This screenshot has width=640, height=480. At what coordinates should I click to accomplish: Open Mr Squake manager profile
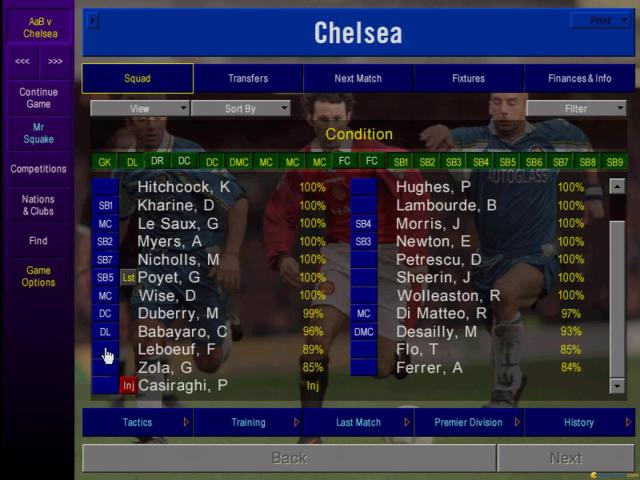pos(38,133)
